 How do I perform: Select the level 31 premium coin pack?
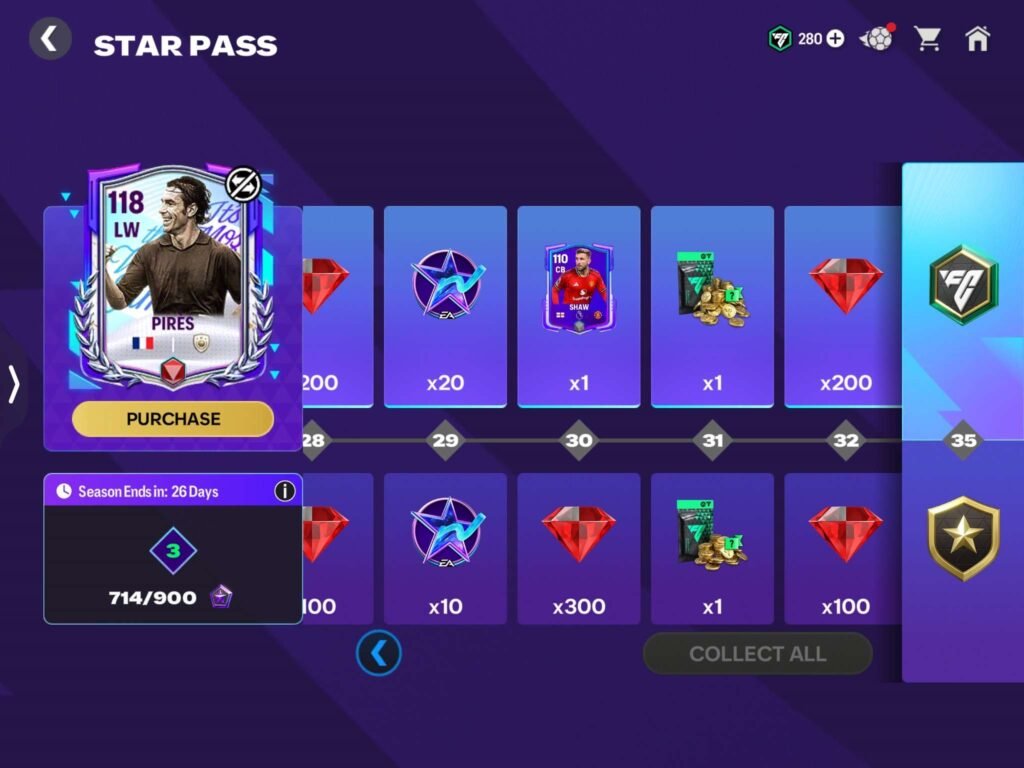pos(712,305)
